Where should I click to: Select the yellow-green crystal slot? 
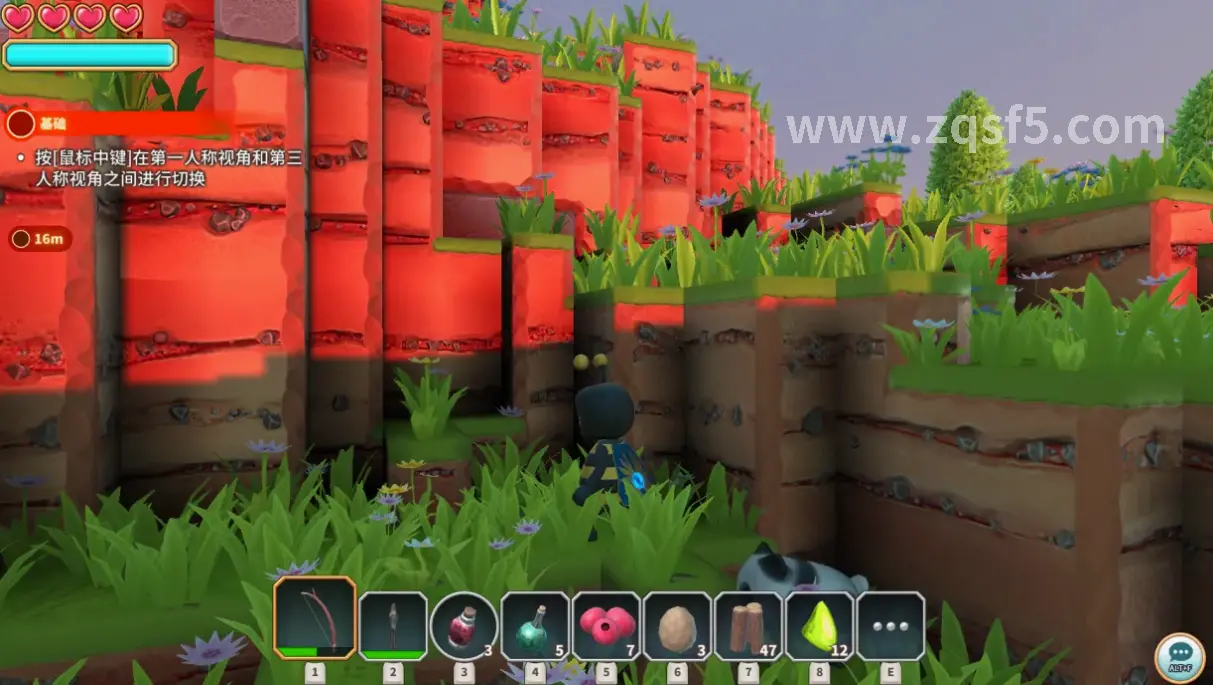tap(820, 626)
